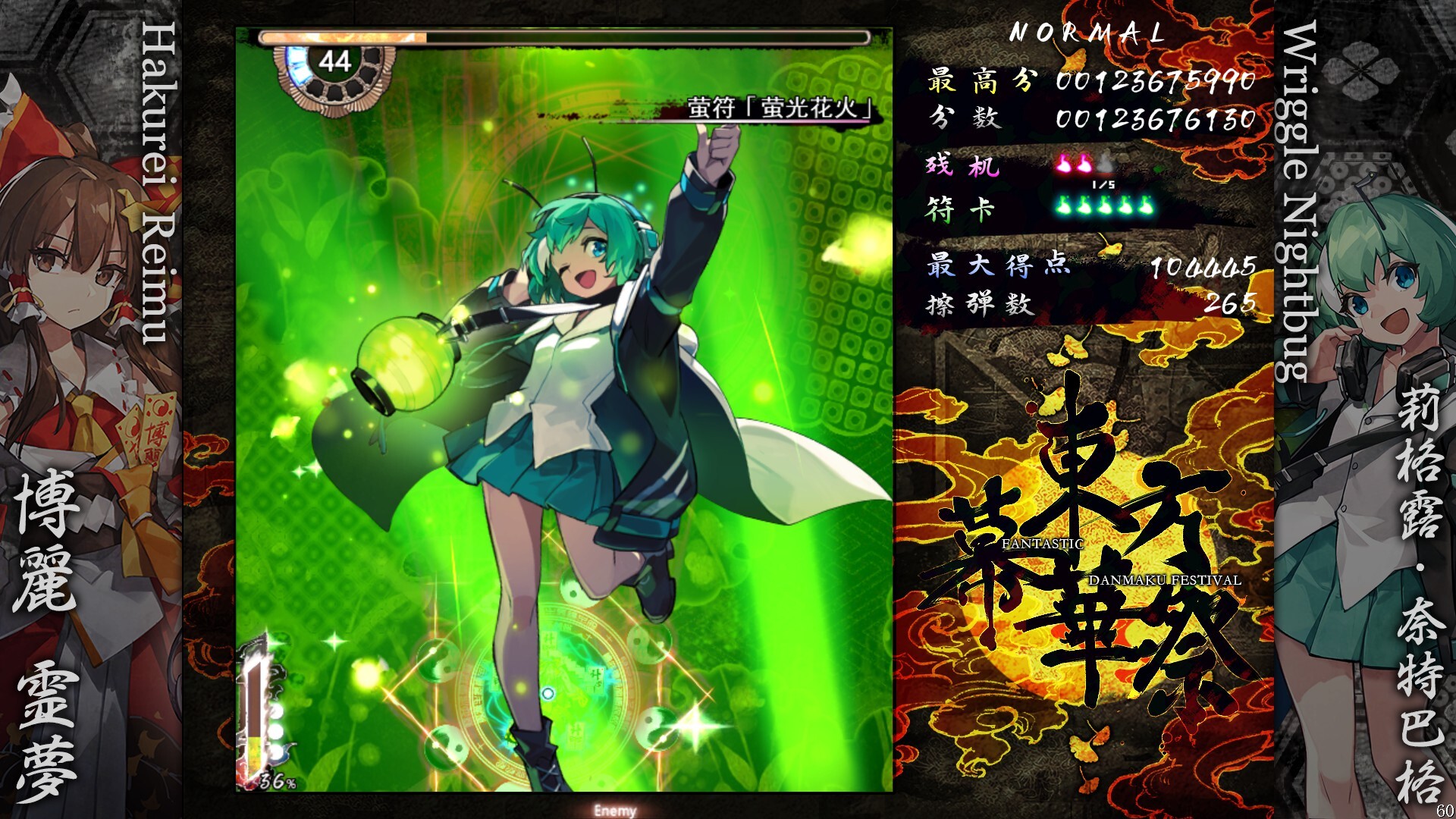Click the Enemy indicator at the bottom
The width and height of the screenshot is (1456, 819).
(617, 811)
